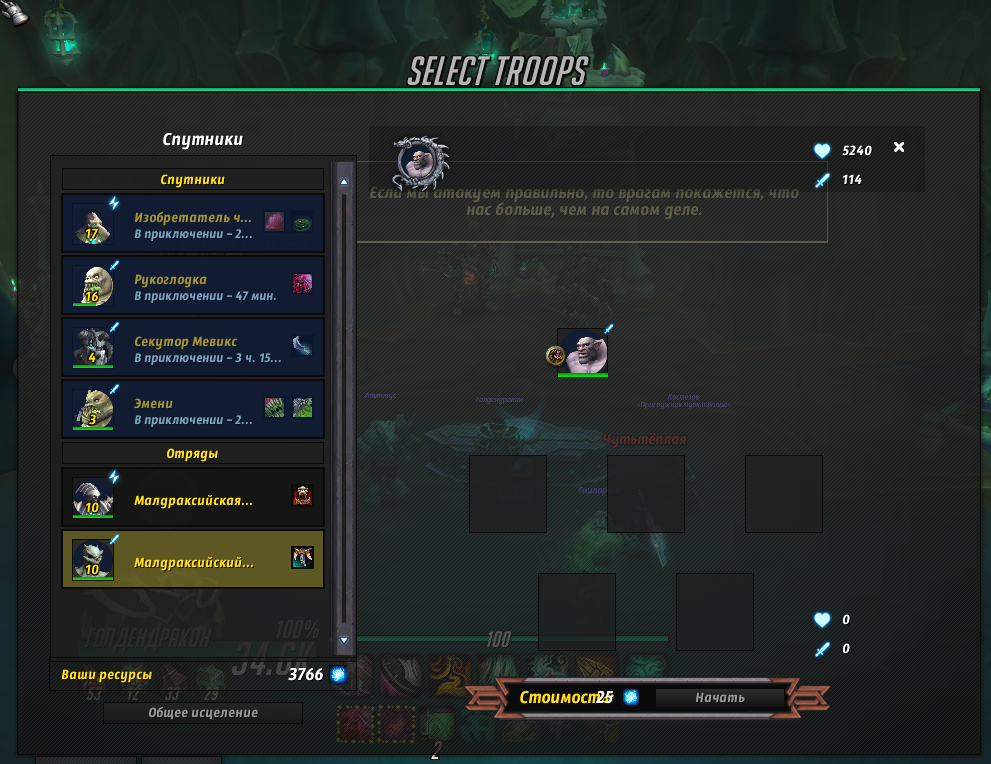Click the scroll-up arrow of follower list

[344, 182]
